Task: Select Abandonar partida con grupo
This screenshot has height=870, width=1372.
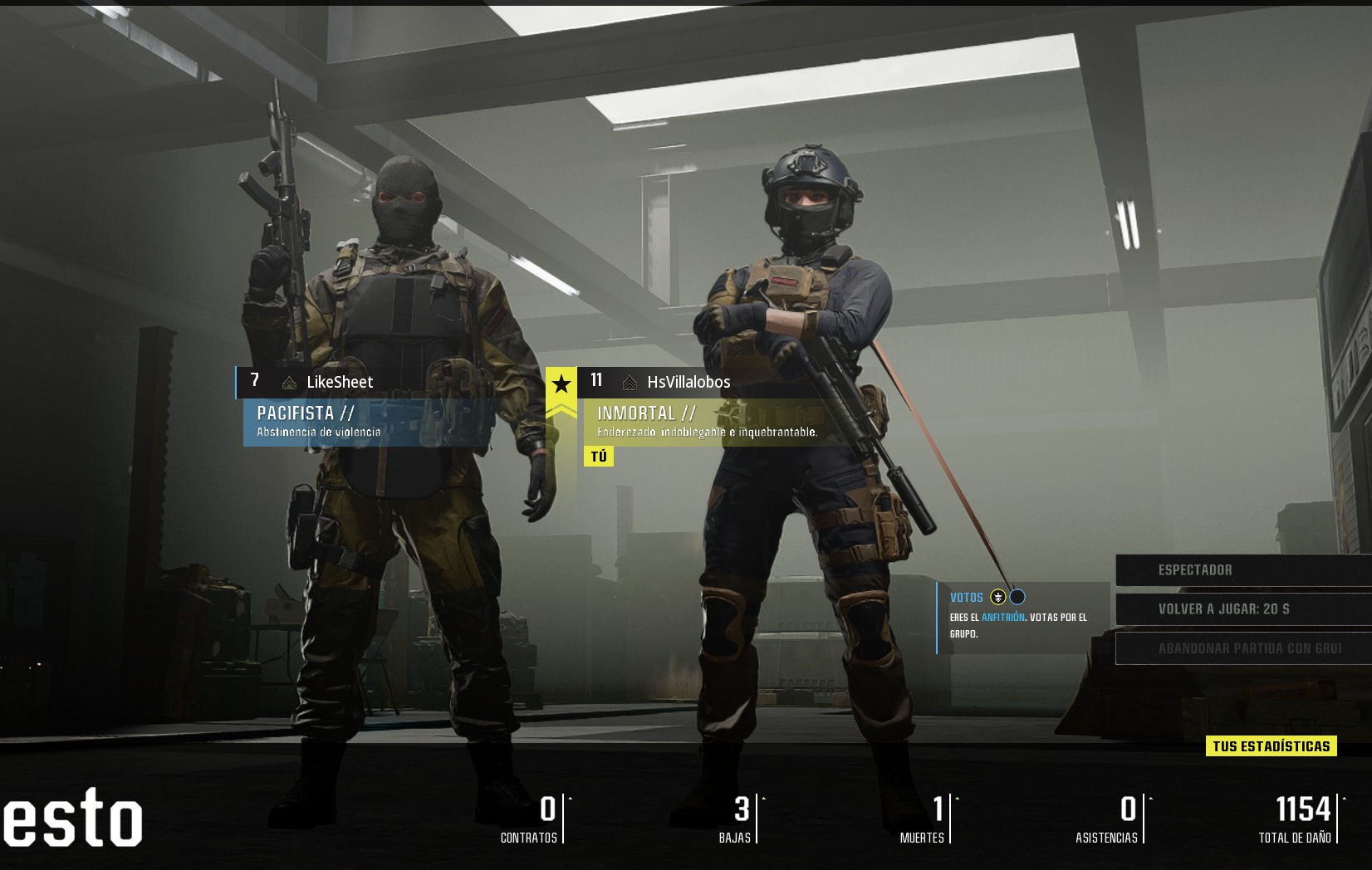Action: point(1242,648)
